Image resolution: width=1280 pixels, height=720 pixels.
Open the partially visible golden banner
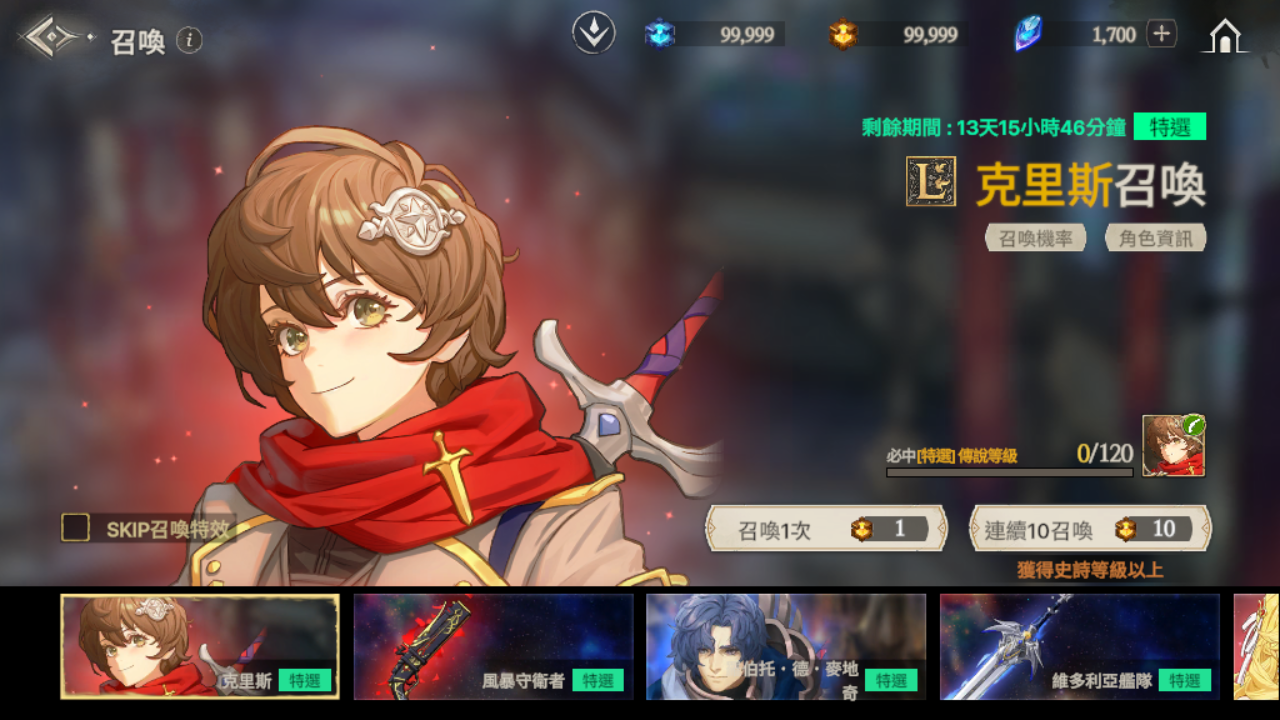(1257, 646)
